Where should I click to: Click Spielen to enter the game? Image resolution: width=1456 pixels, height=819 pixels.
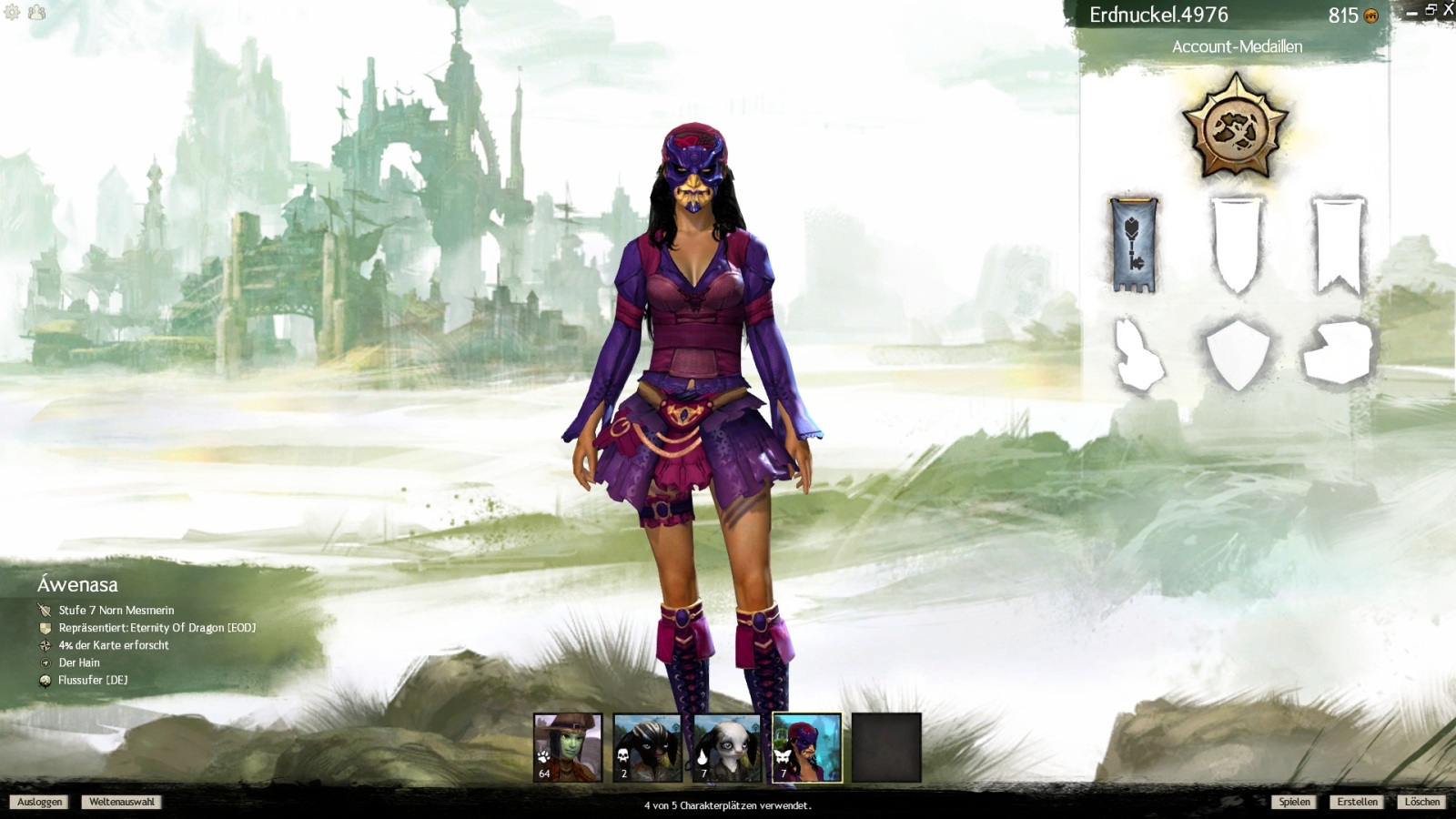[x=1294, y=802]
